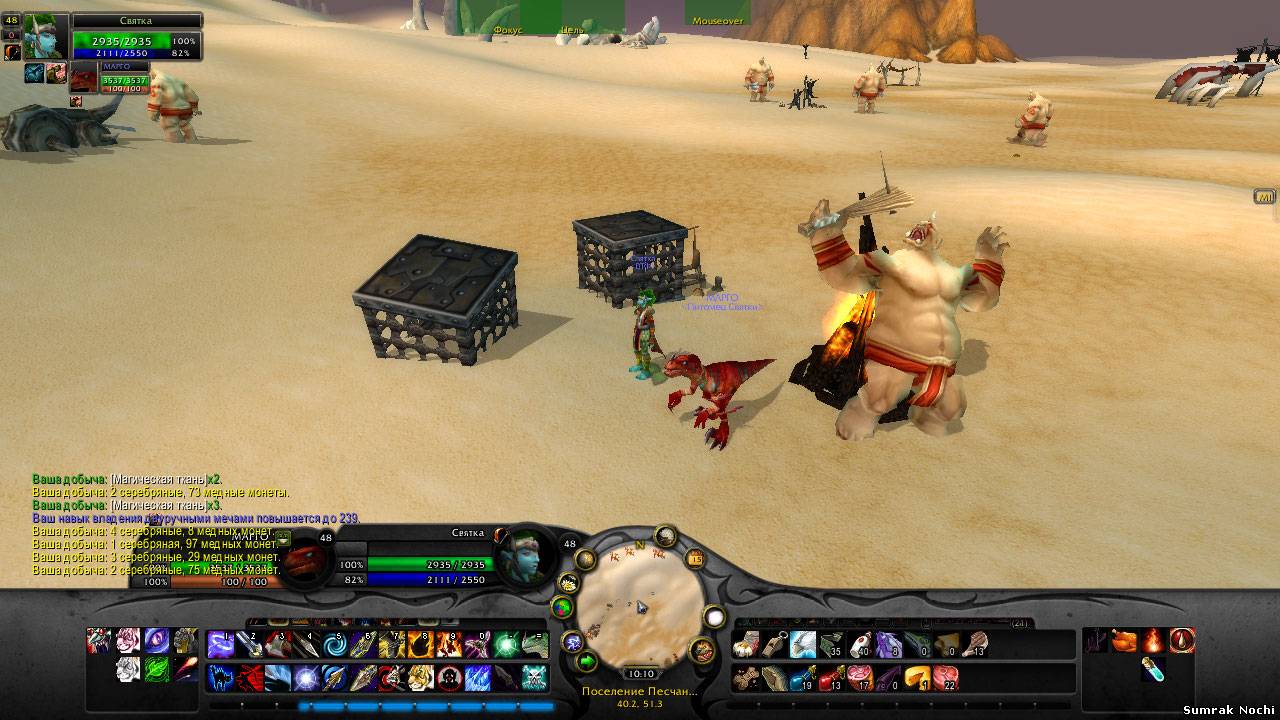
Task: Cast the flame ability on slot 8
Action: 420,645
